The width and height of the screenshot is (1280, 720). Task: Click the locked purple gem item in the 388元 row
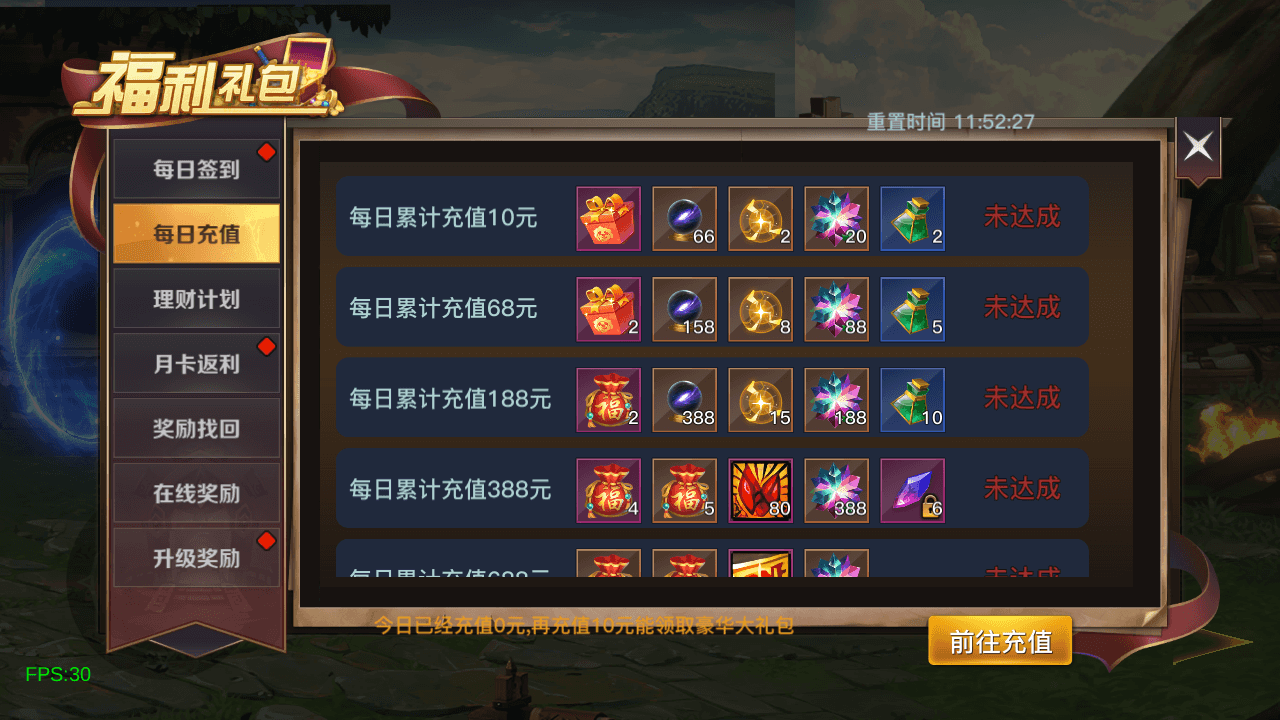tap(912, 489)
